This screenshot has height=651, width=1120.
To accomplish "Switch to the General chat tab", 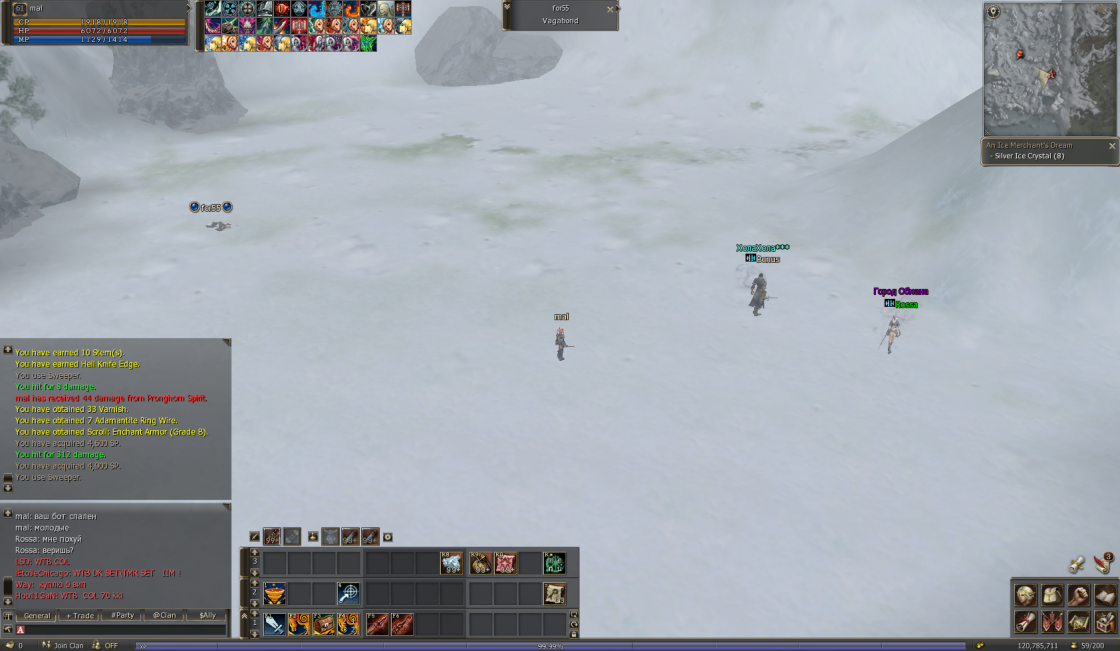I will click(37, 616).
